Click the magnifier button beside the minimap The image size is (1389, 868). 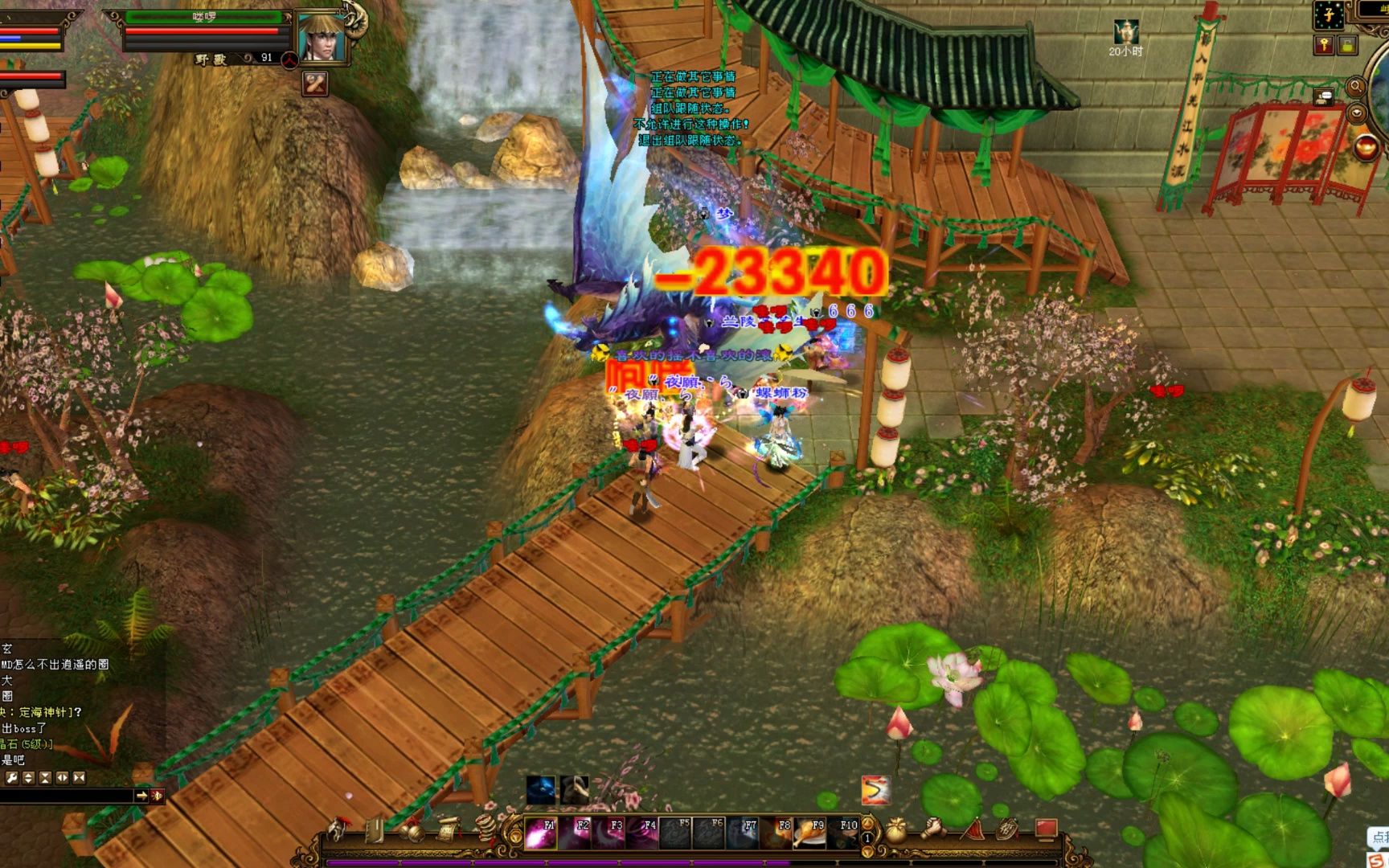1355,86
